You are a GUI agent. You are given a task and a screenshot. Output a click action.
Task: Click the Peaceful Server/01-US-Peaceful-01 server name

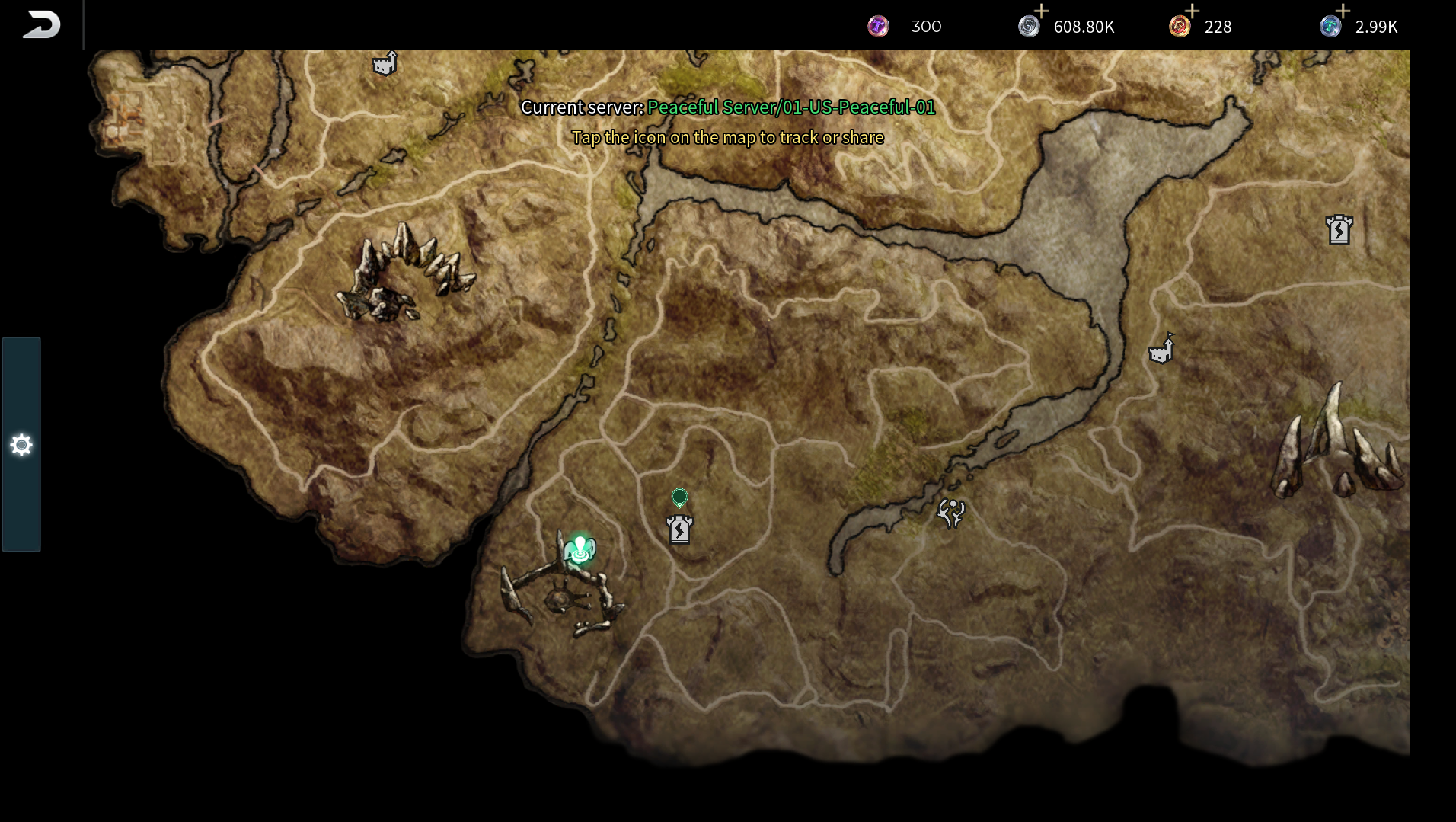point(790,108)
